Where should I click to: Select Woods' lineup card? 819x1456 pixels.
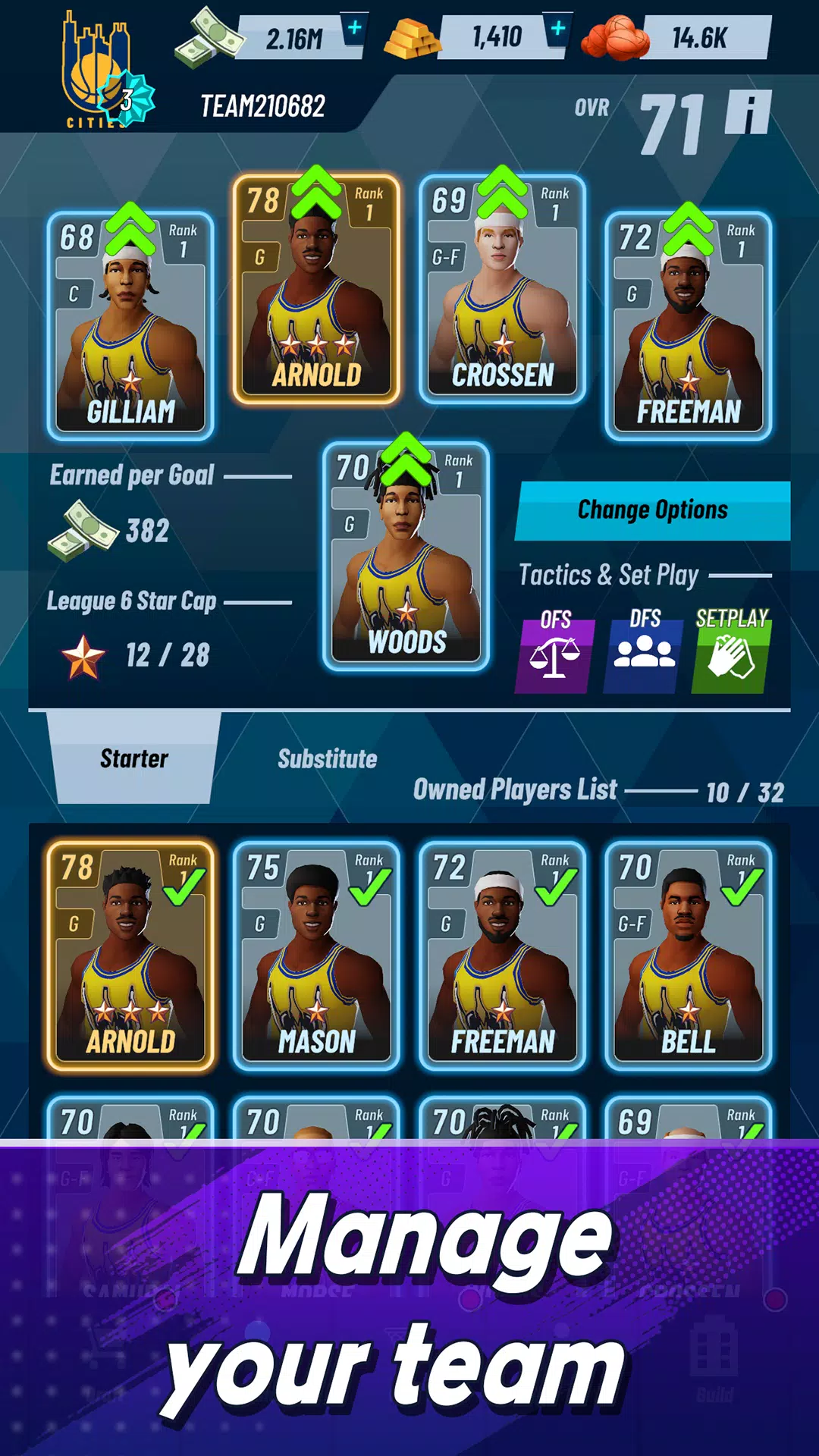tap(406, 557)
